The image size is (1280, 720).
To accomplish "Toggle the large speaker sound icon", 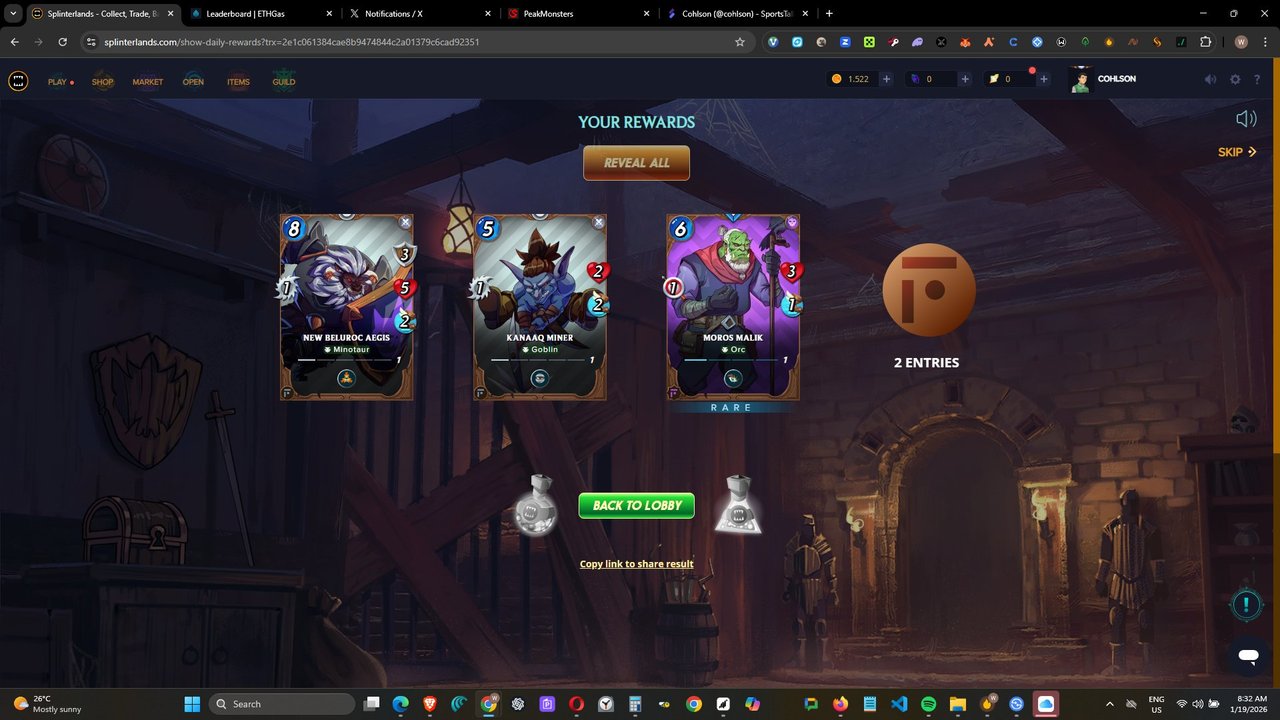I will pyautogui.click(x=1246, y=119).
